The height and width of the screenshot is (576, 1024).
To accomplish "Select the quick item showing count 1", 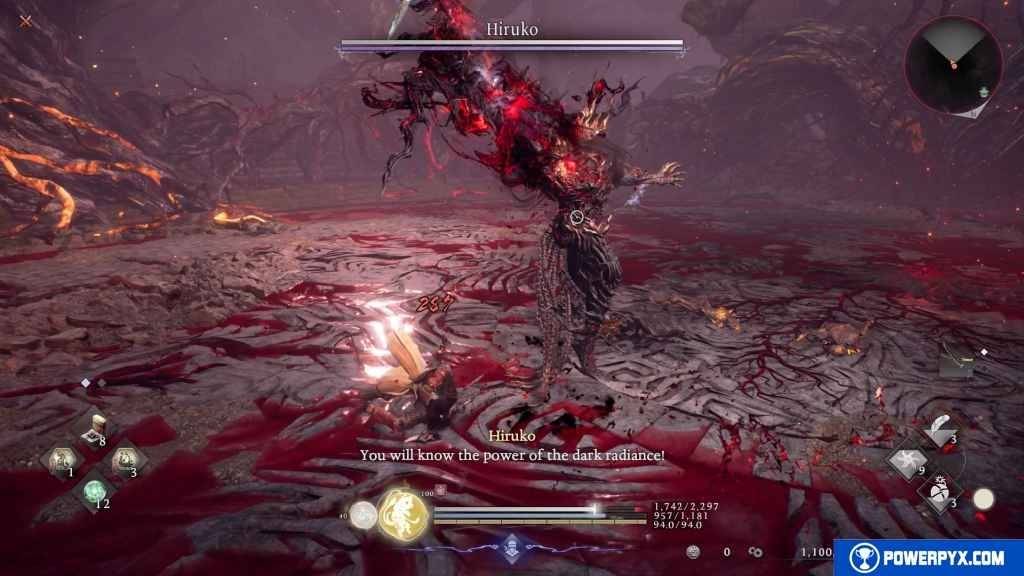I will 60,460.
